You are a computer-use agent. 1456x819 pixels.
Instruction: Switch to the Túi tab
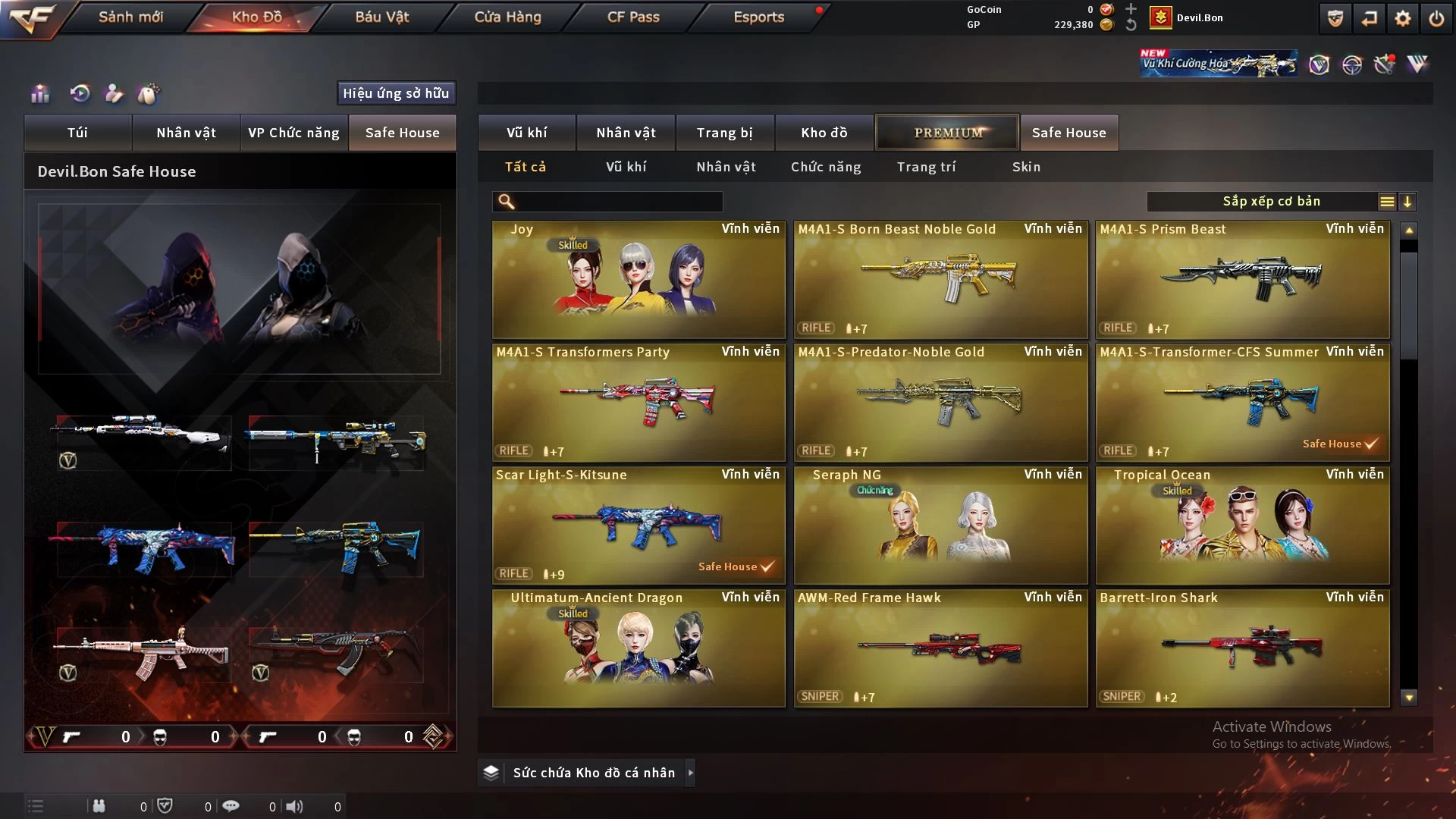(x=77, y=133)
